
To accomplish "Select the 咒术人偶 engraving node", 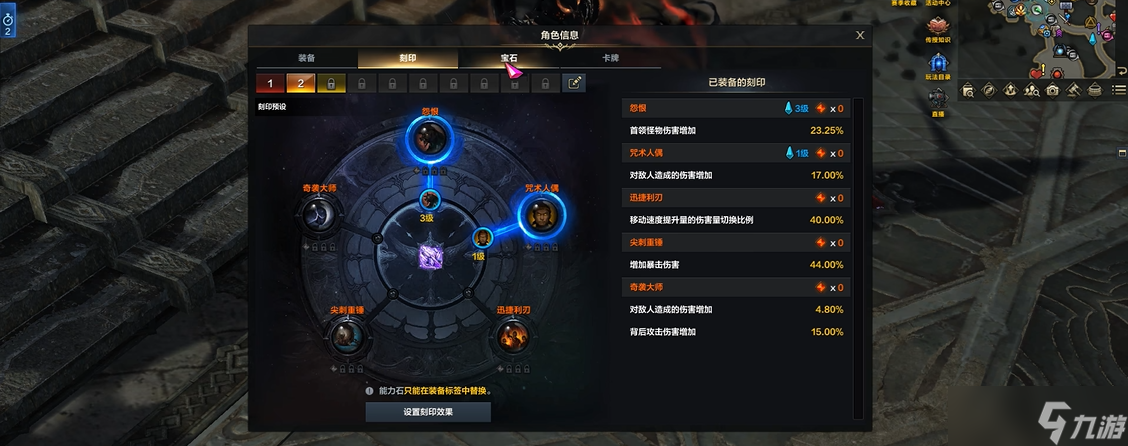I will pyautogui.click(x=541, y=213).
